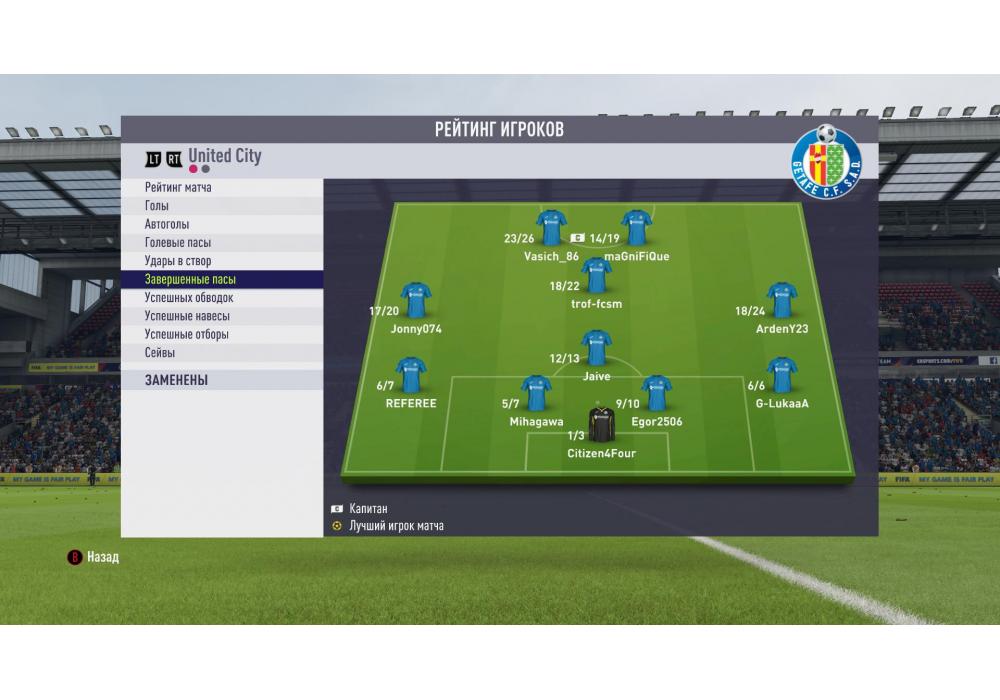1000x700 pixels.
Task: Choose player Jonny074 on the left wing
Action: click(x=416, y=300)
